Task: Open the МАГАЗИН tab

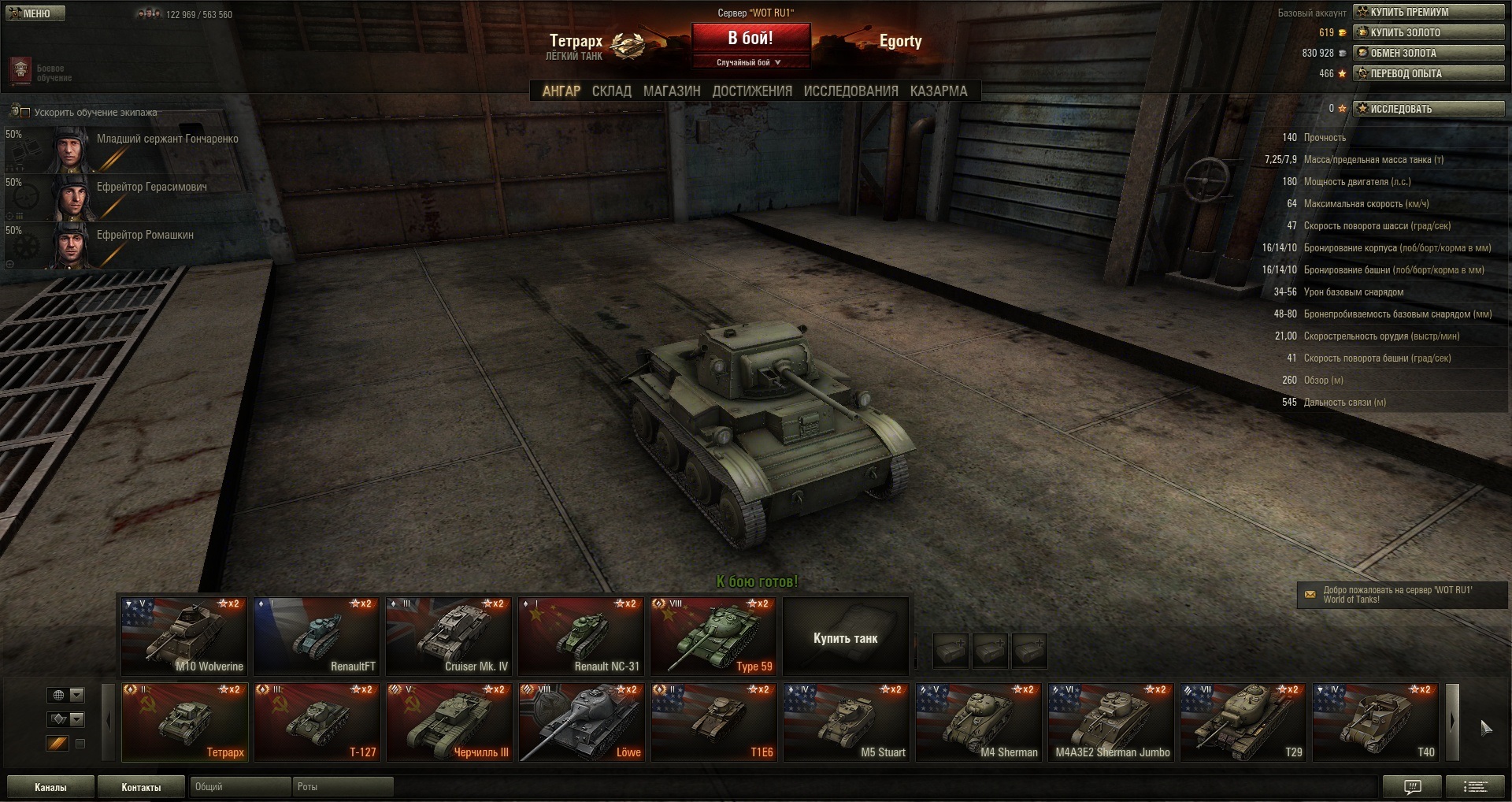Action: coord(671,91)
